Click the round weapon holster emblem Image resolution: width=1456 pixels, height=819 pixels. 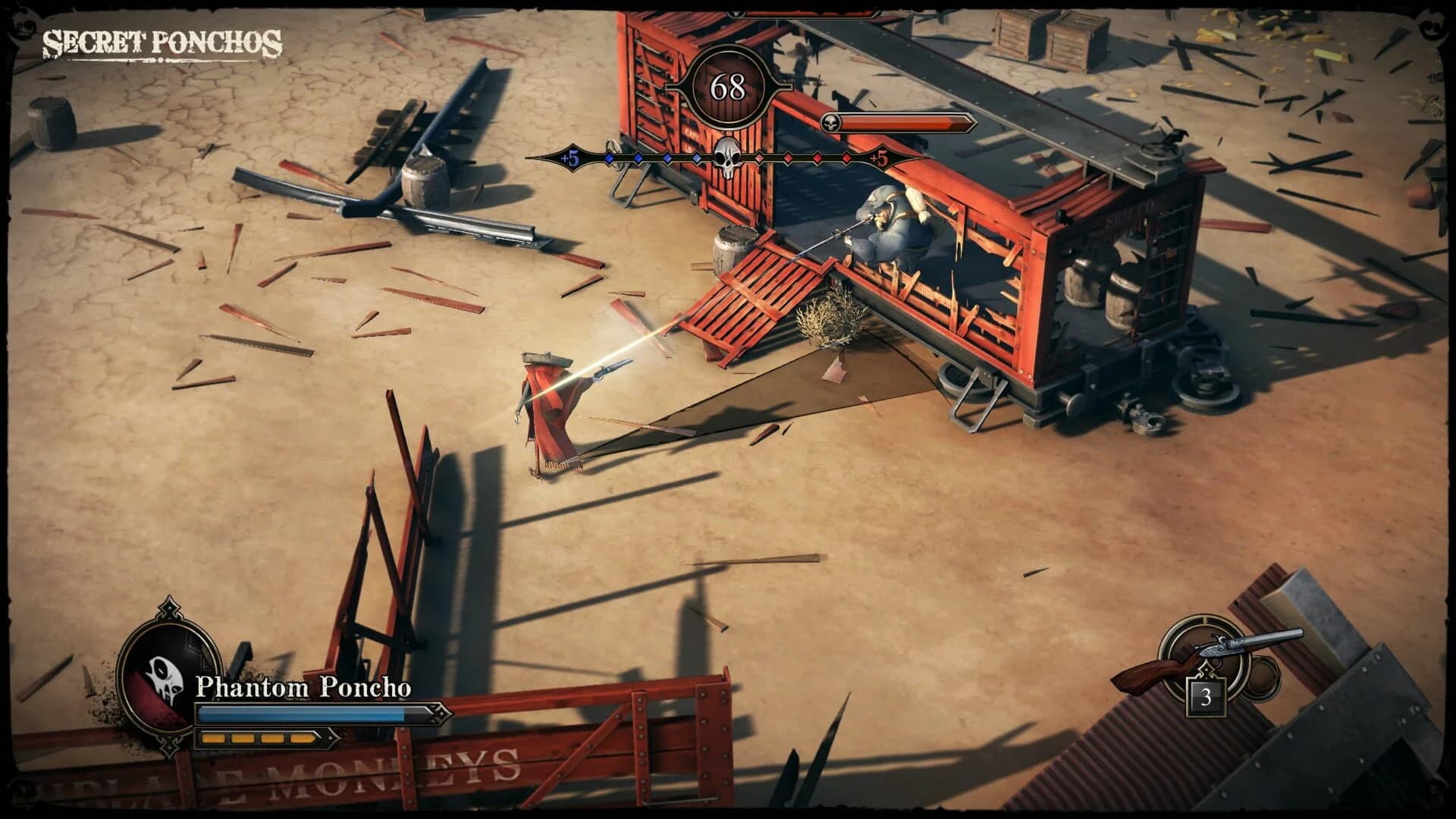click(1204, 656)
